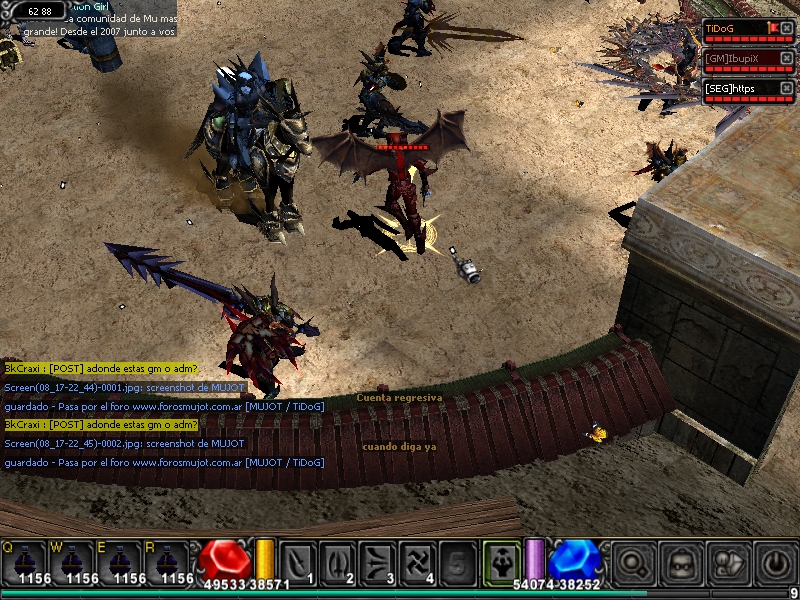Remove [SEG]https from party with X
Image resolution: width=800 pixels, height=600 pixels.
[x=788, y=88]
